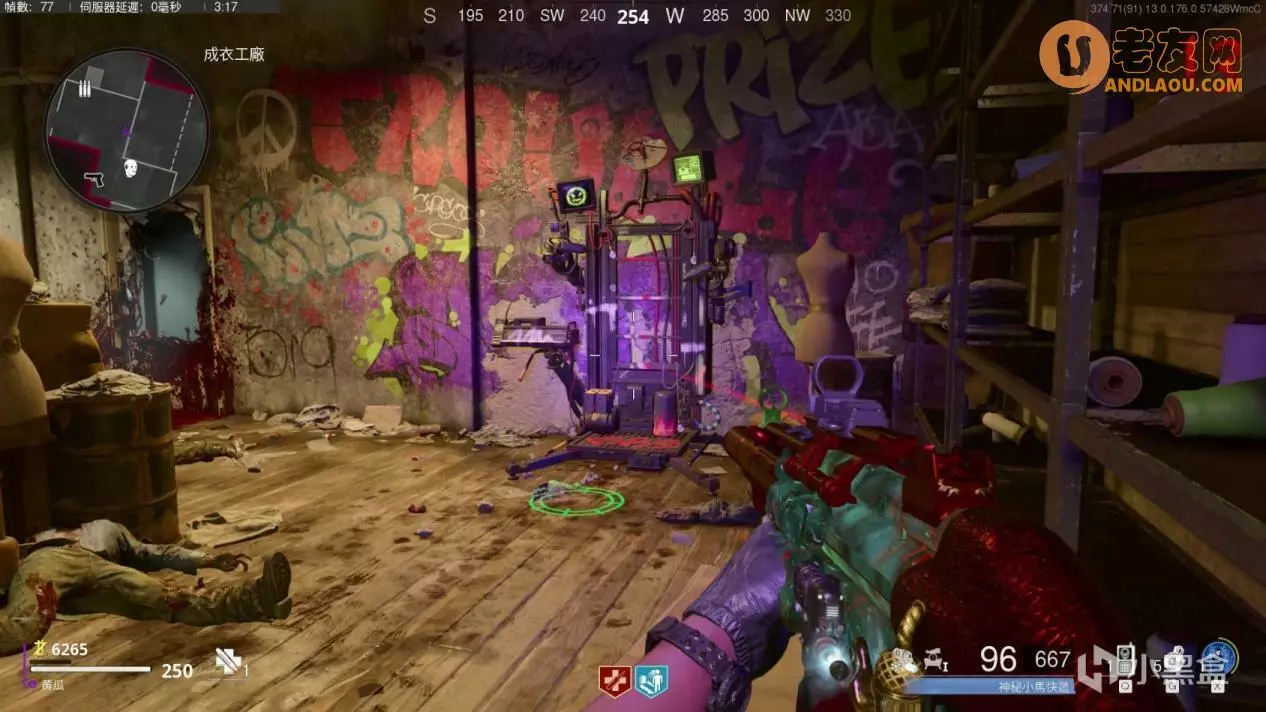Click the self-revive kit icon
This screenshot has height=712, width=1266.
(x=228, y=661)
